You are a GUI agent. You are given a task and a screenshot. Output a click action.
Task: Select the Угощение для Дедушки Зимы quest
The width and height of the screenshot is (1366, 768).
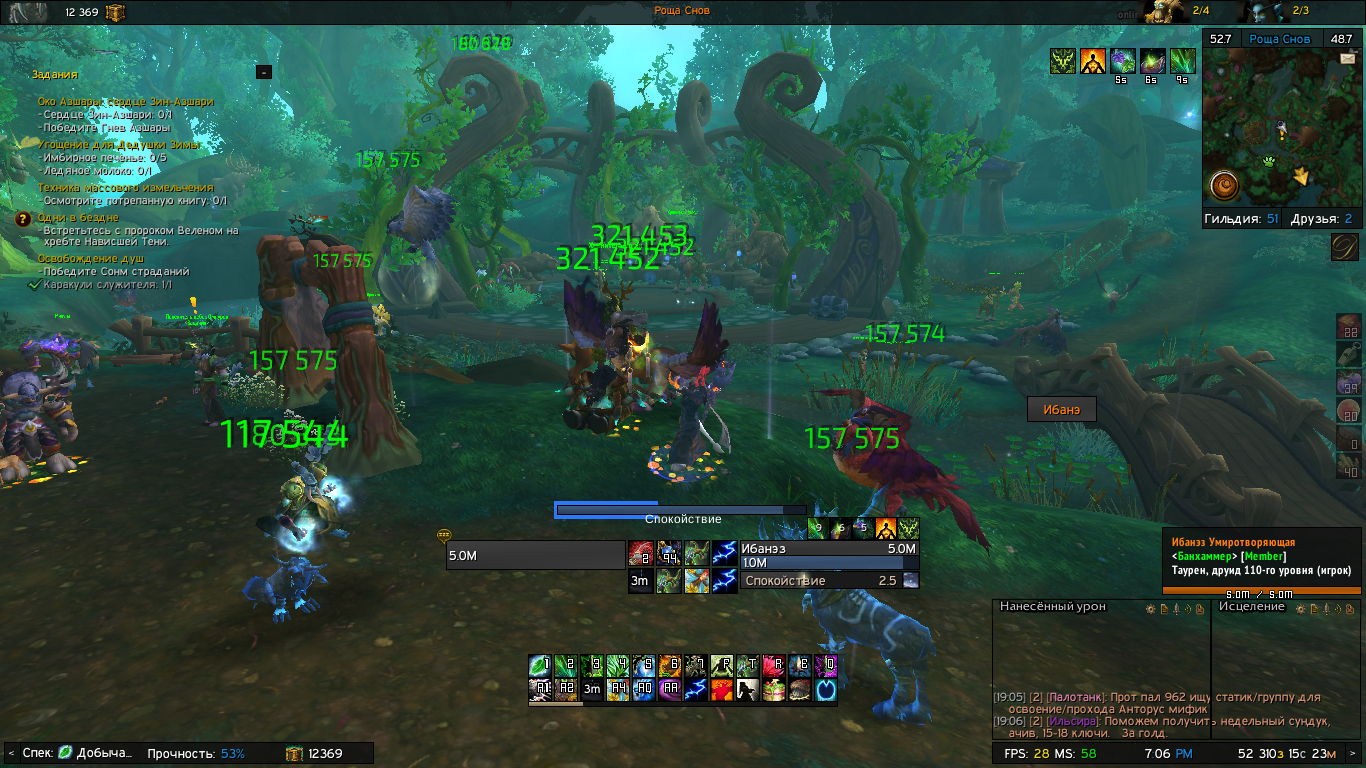[119, 145]
